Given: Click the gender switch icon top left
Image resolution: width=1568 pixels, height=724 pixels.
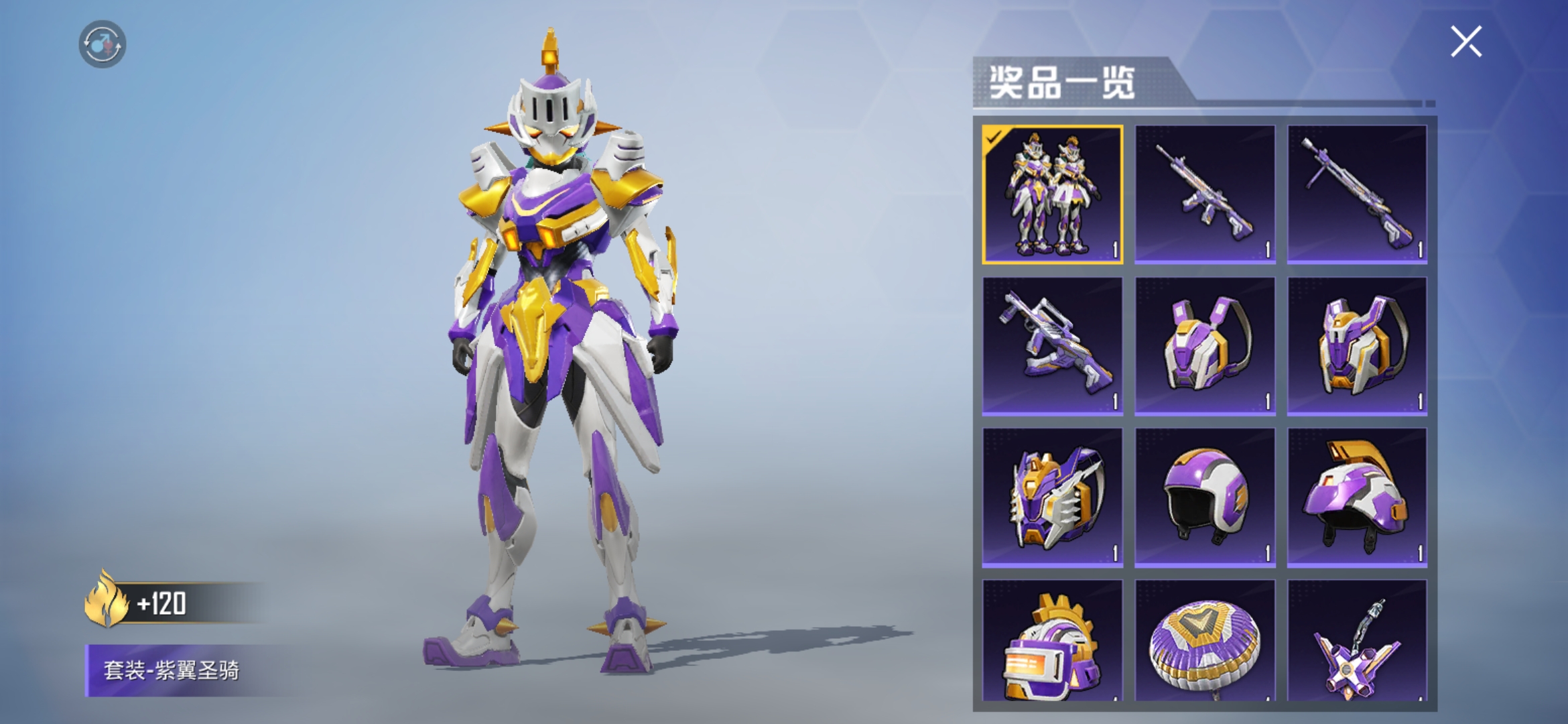Looking at the screenshot, I should (x=102, y=42).
